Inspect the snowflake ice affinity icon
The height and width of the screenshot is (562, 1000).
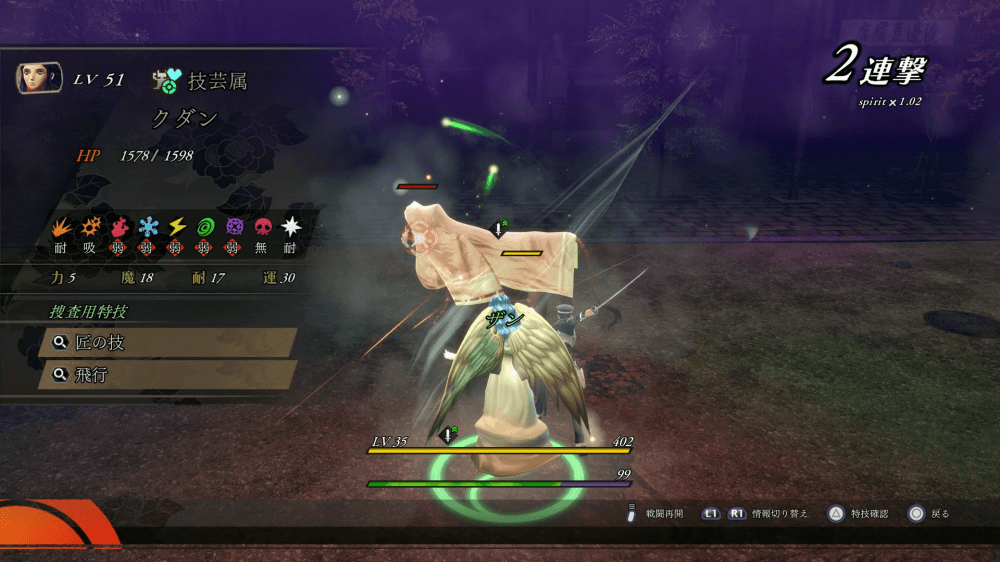coord(148,227)
